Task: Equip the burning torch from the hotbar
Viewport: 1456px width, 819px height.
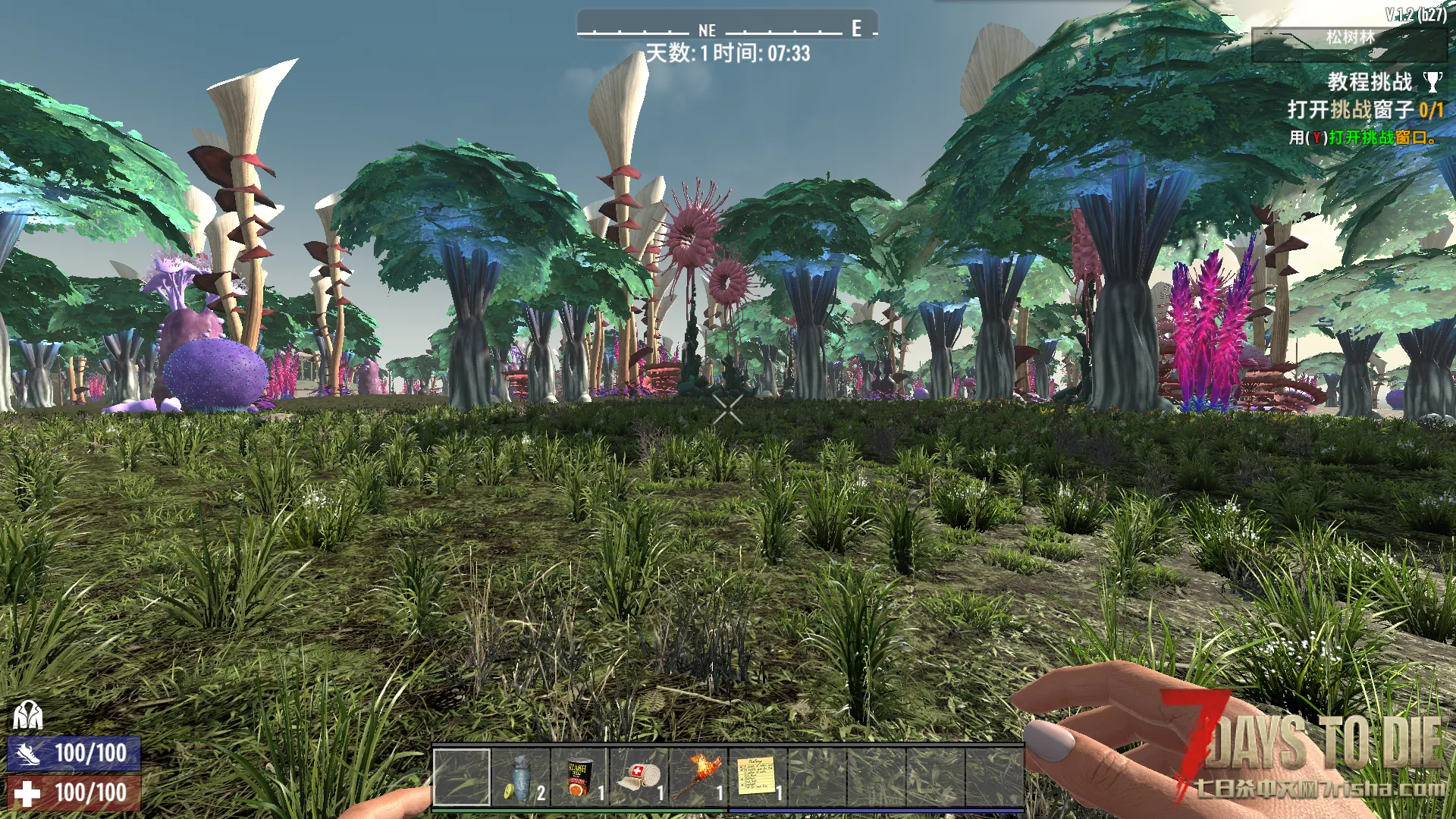Action: [698, 777]
